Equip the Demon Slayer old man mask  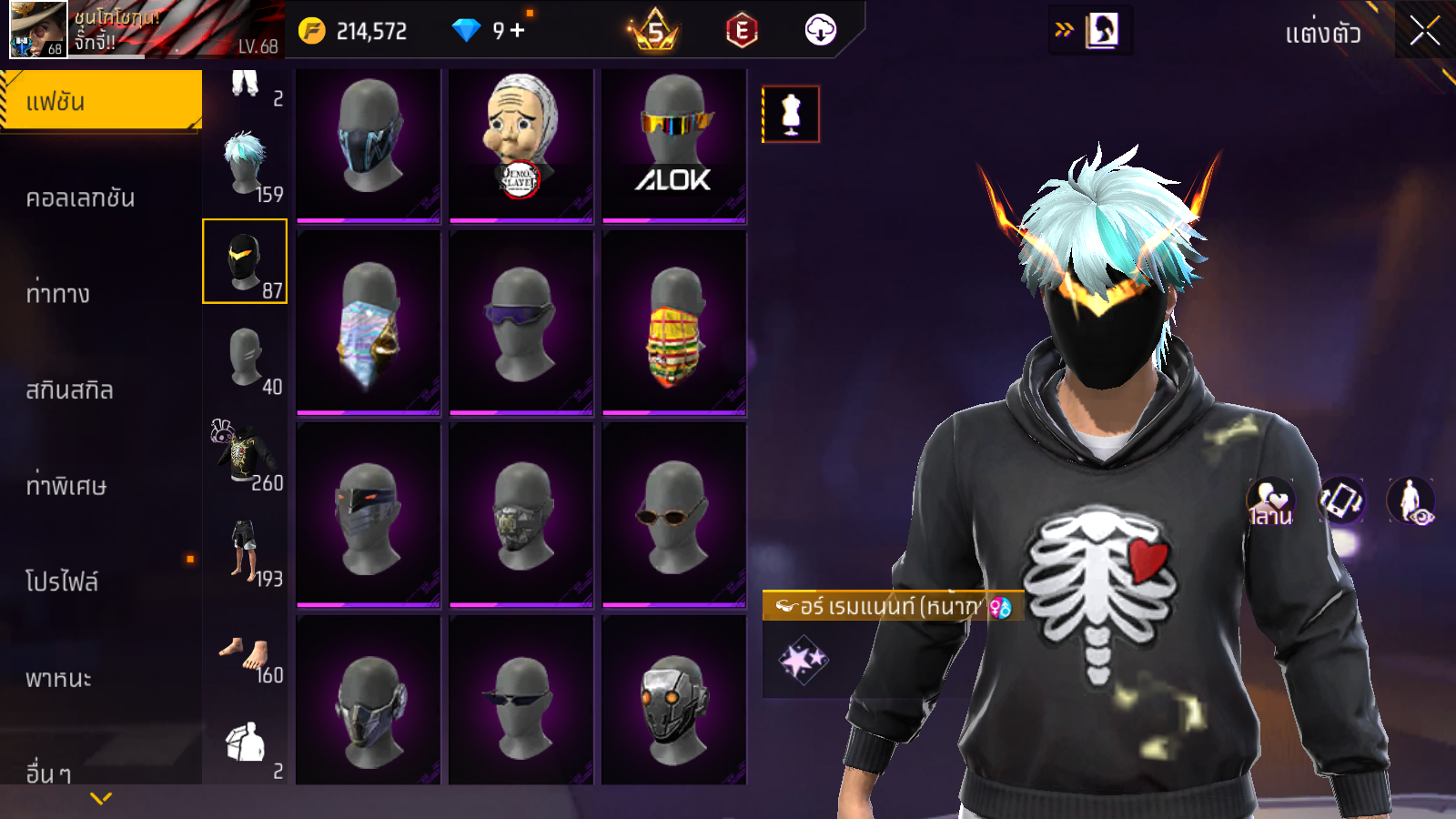pyautogui.click(x=521, y=144)
